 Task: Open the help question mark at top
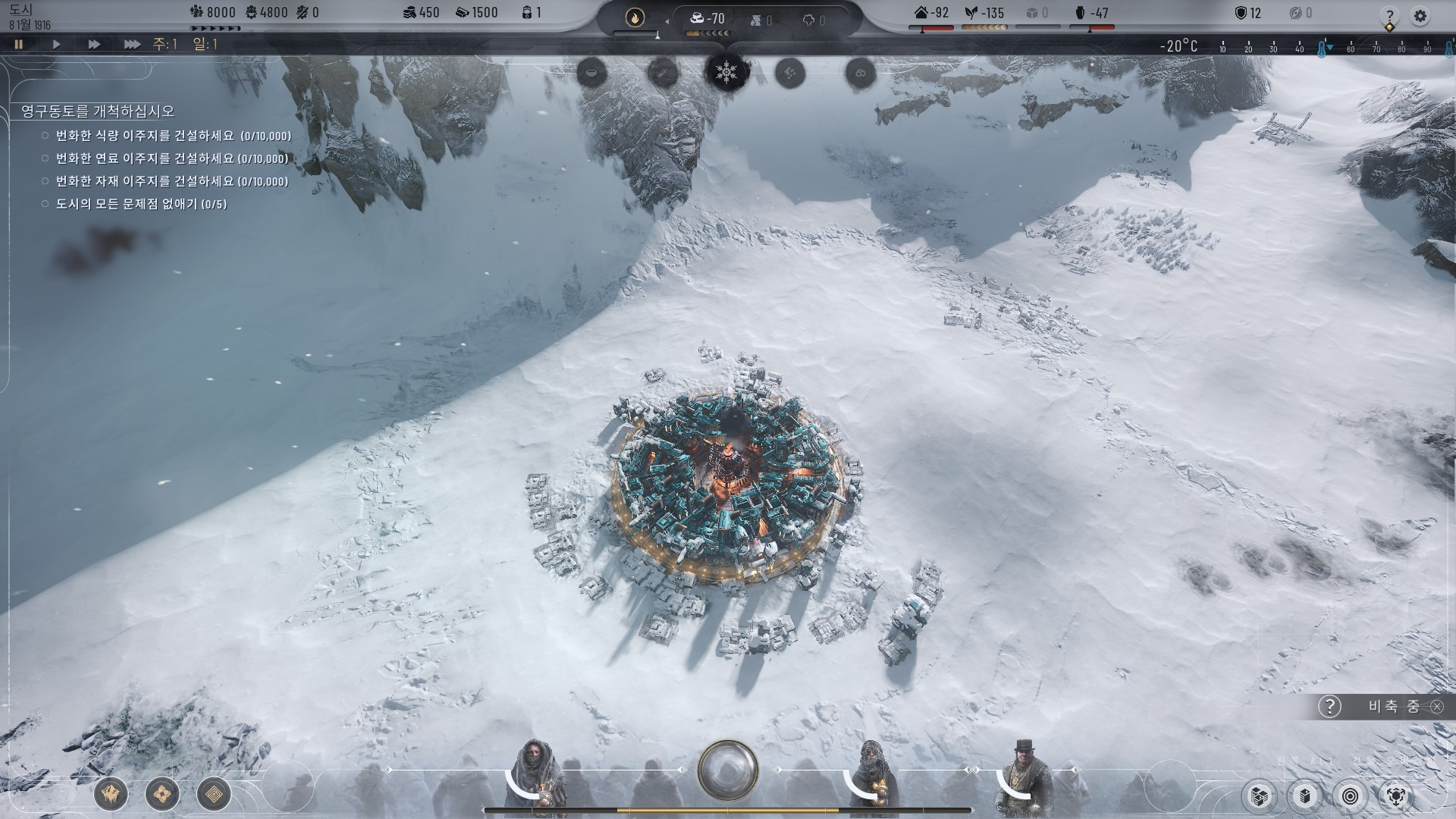click(x=1389, y=16)
